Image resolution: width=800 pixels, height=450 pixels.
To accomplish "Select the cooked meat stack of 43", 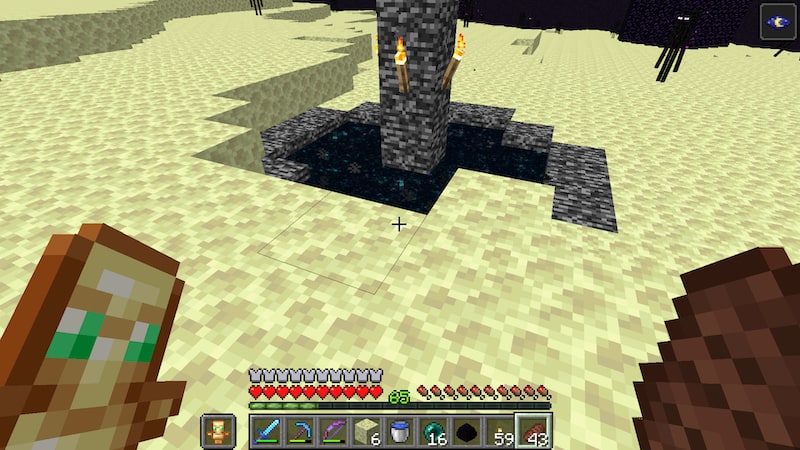I will (x=535, y=431).
